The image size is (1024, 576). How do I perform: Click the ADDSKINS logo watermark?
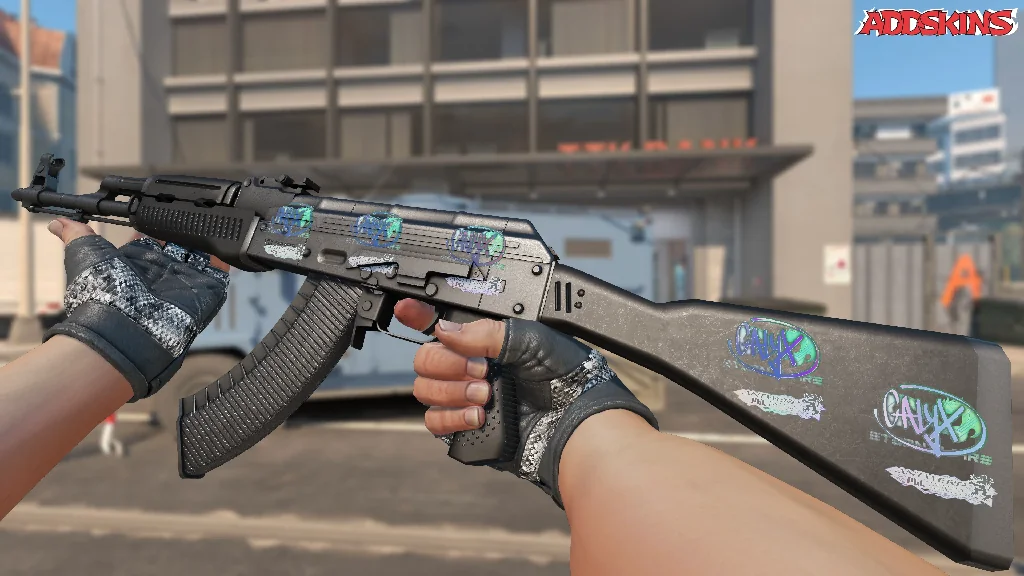[x=937, y=22]
